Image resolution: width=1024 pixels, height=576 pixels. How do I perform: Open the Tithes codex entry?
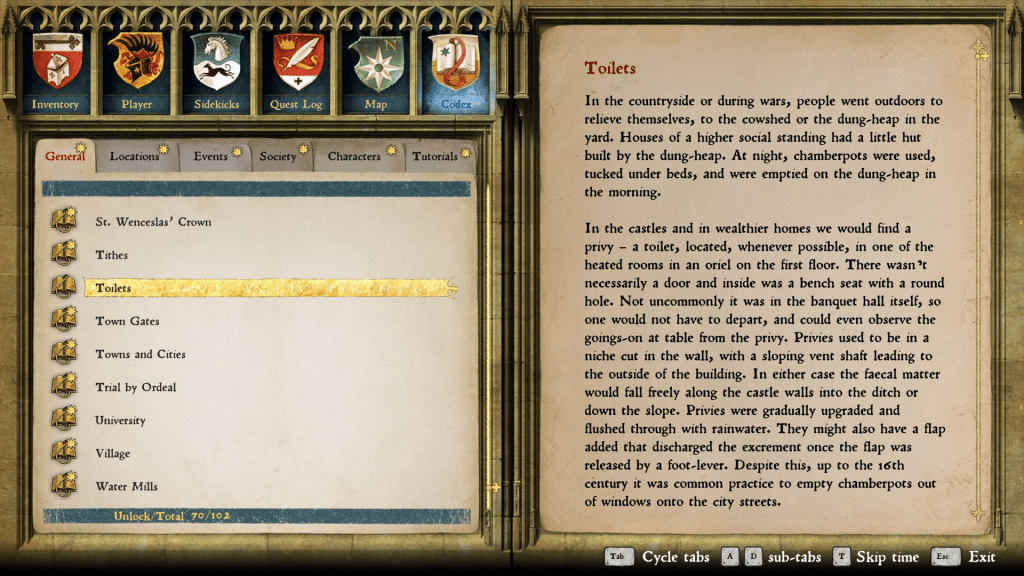pos(112,255)
